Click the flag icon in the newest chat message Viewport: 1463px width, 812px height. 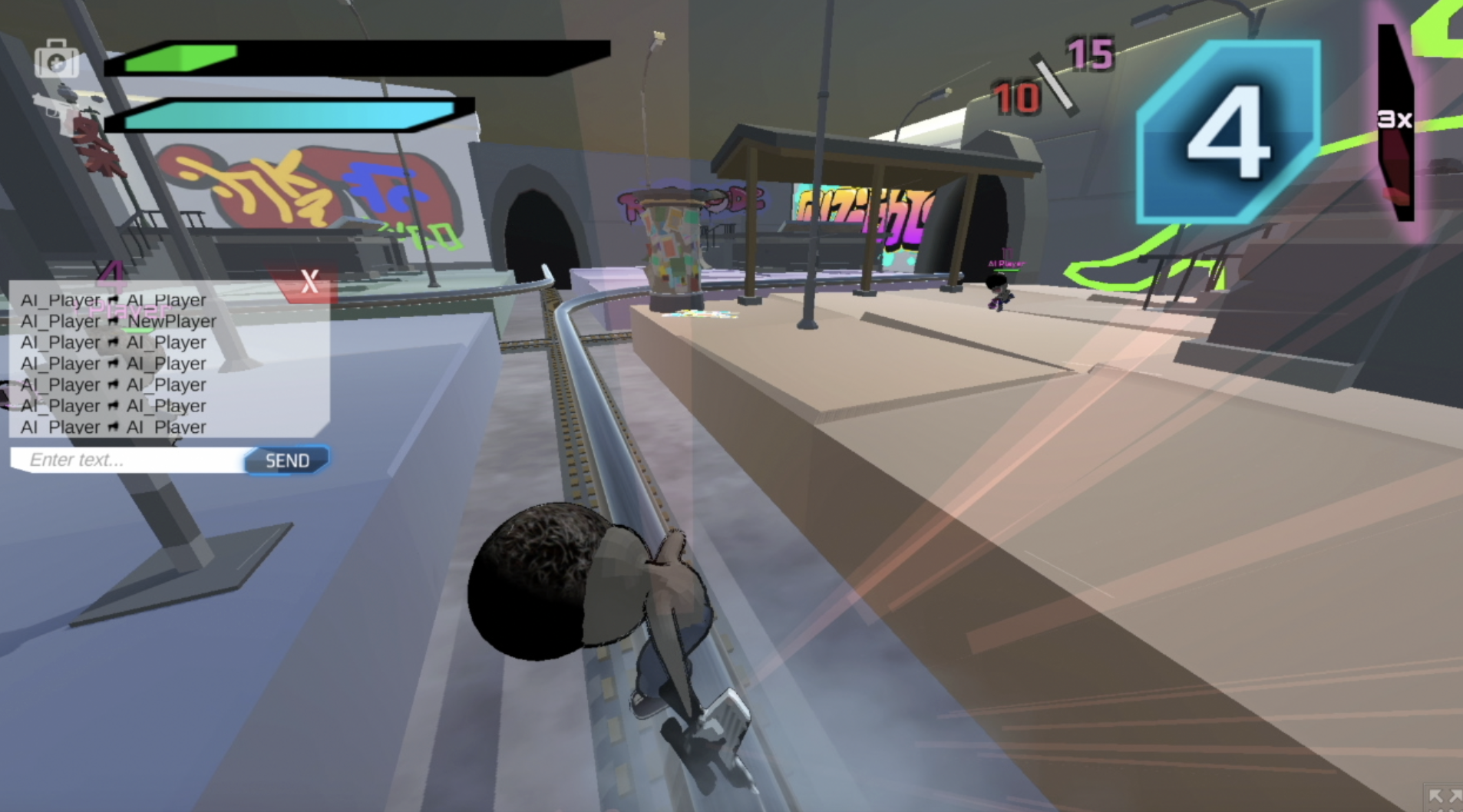[114, 427]
